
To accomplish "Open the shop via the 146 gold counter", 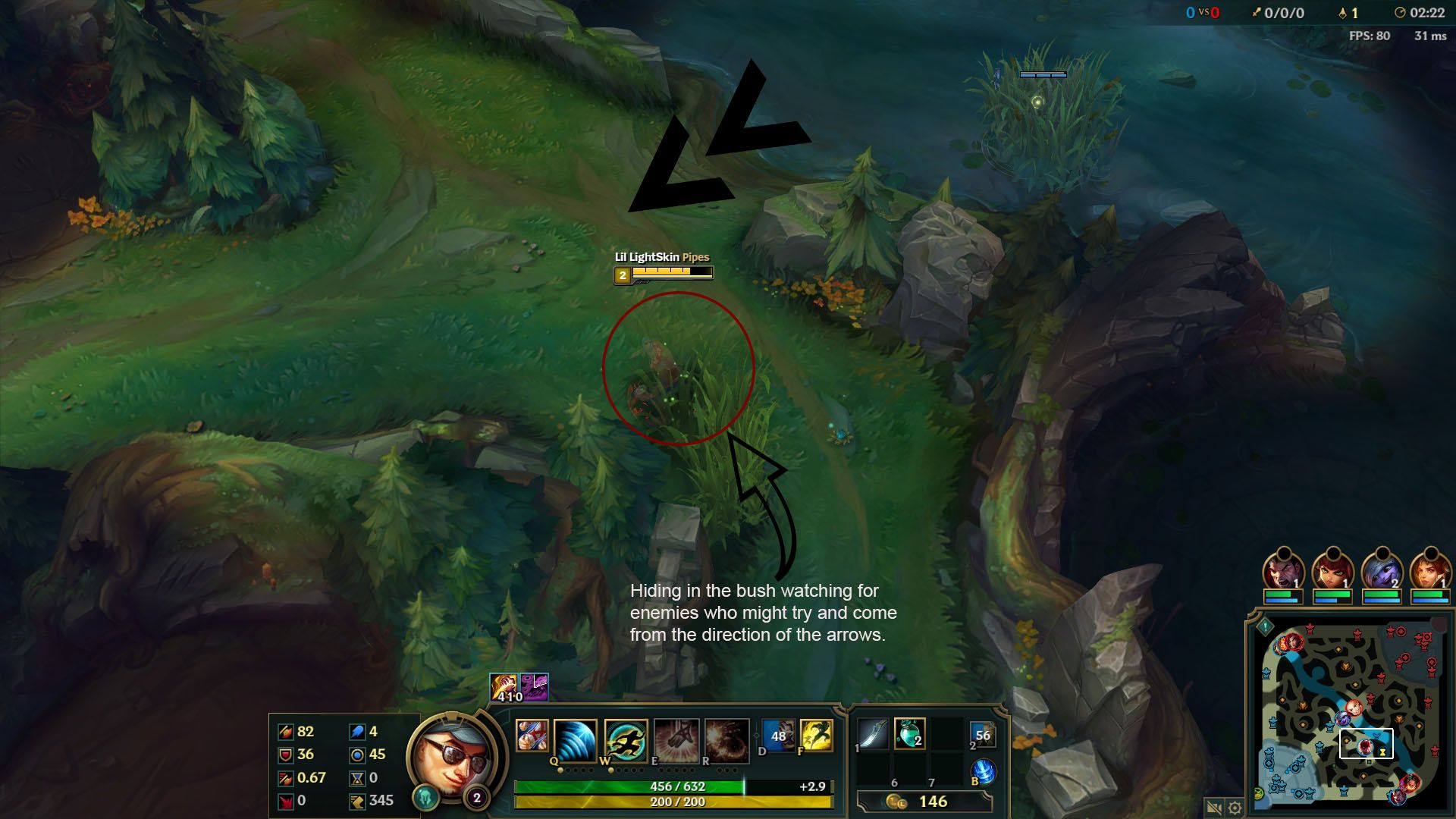I will pos(934,800).
